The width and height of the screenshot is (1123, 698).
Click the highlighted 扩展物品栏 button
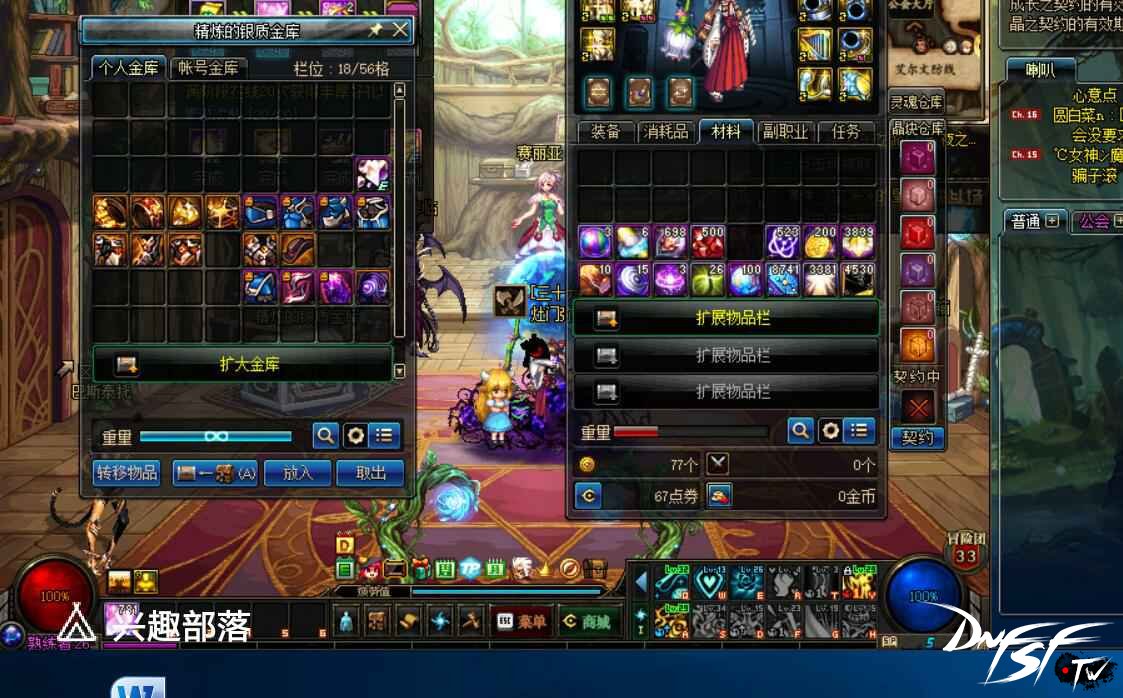(x=726, y=318)
